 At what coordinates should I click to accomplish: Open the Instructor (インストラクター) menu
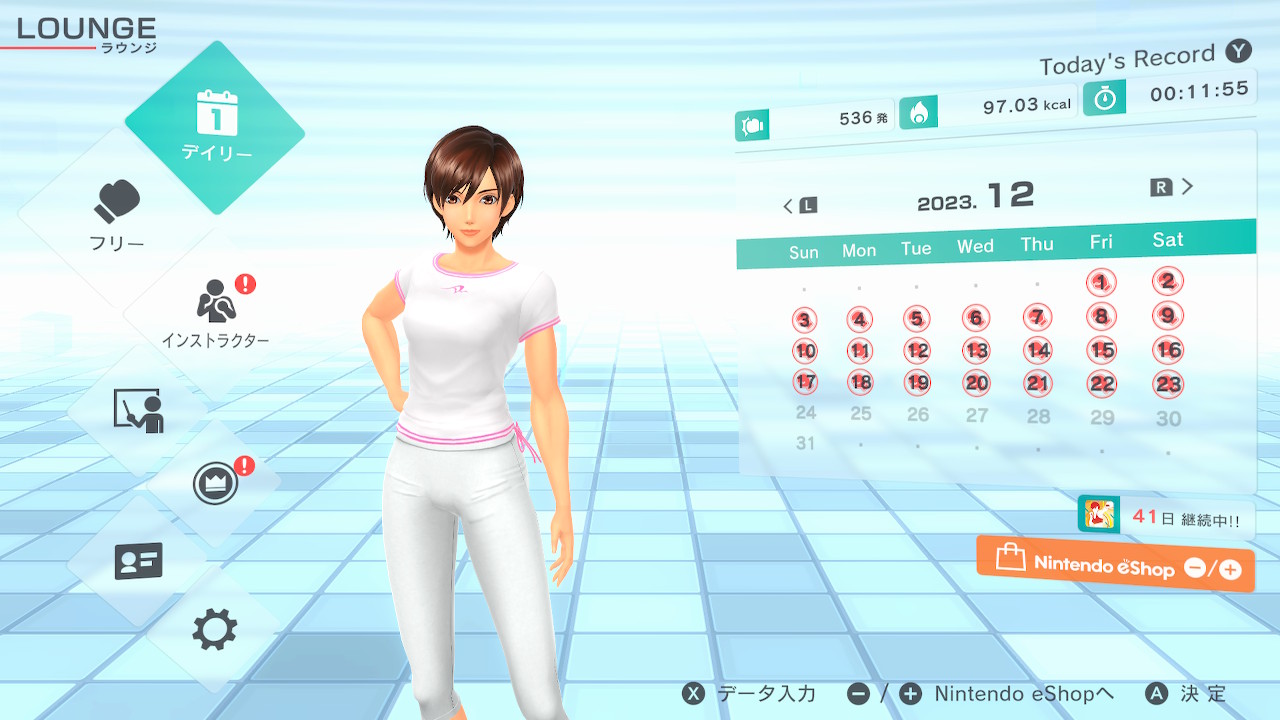coord(215,313)
